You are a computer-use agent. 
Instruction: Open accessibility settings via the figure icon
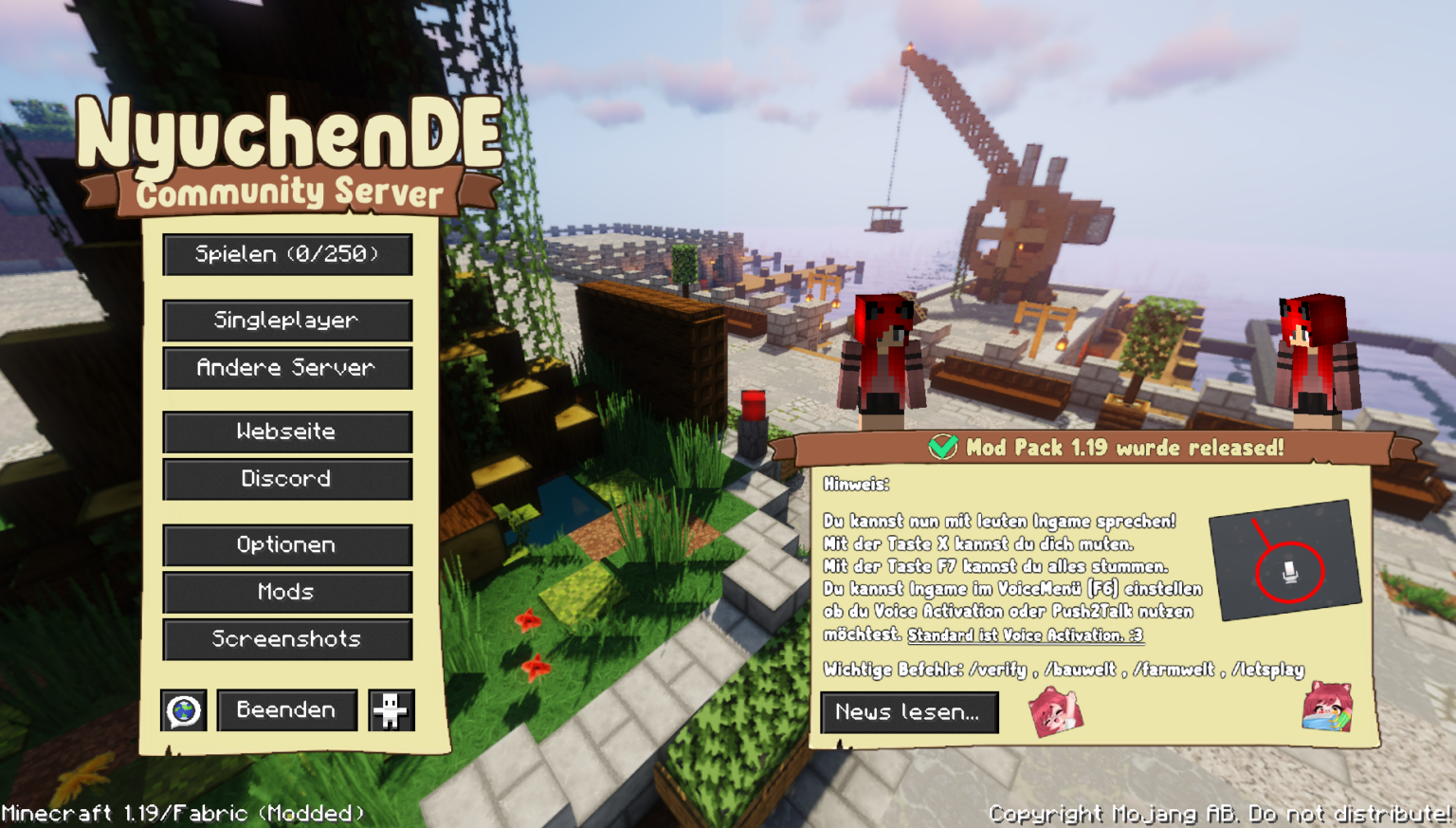[390, 709]
